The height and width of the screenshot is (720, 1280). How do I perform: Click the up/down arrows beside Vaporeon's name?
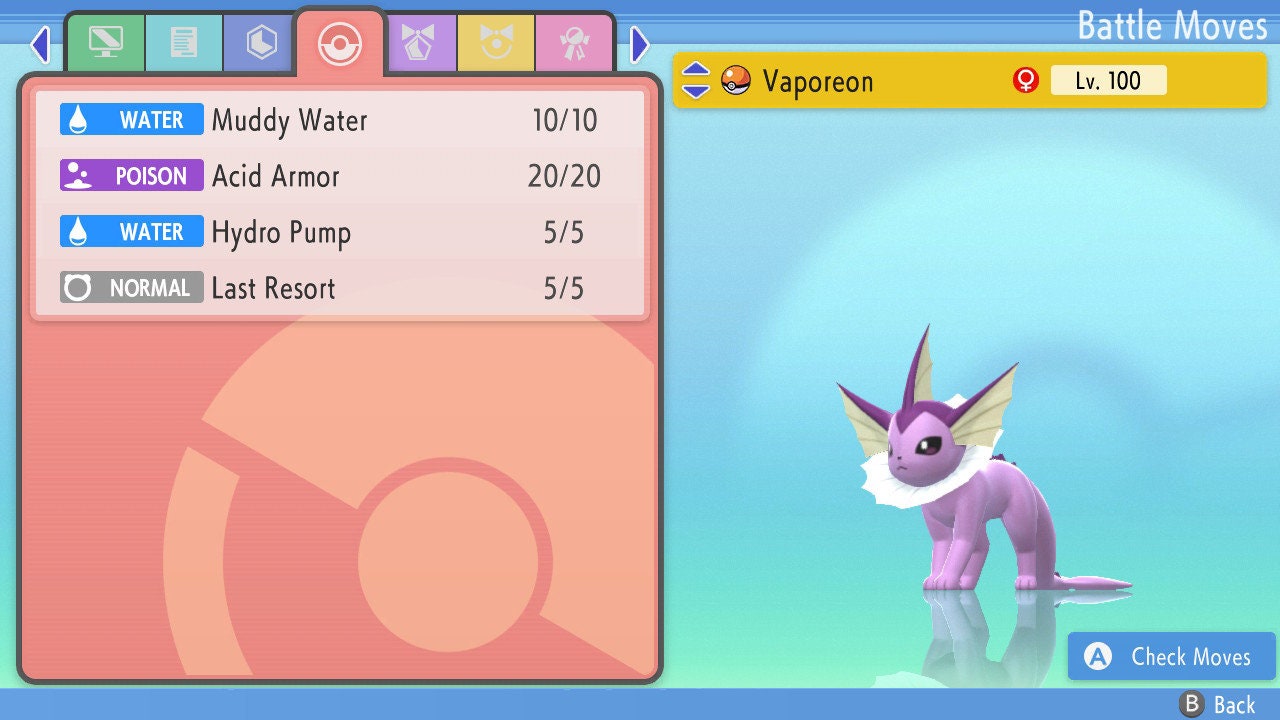(x=696, y=81)
